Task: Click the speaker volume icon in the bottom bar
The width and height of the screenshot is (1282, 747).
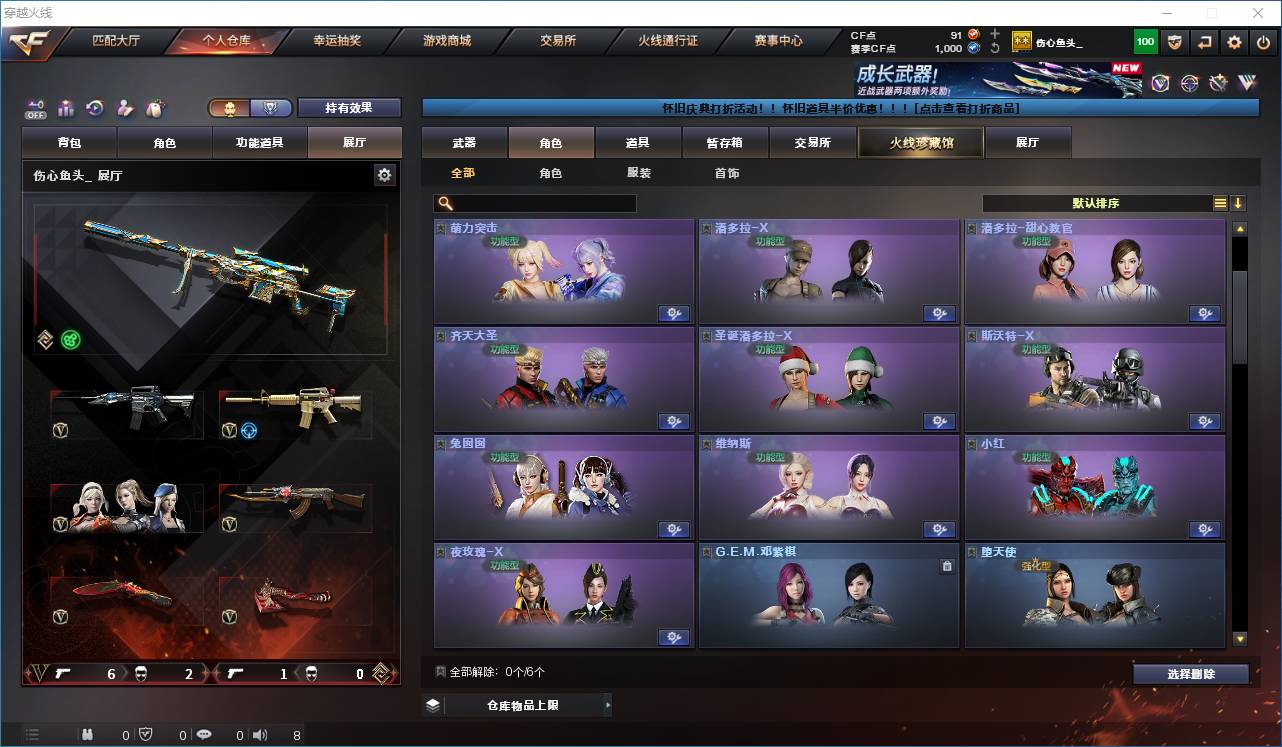Action: pyautogui.click(x=261, y=736)
